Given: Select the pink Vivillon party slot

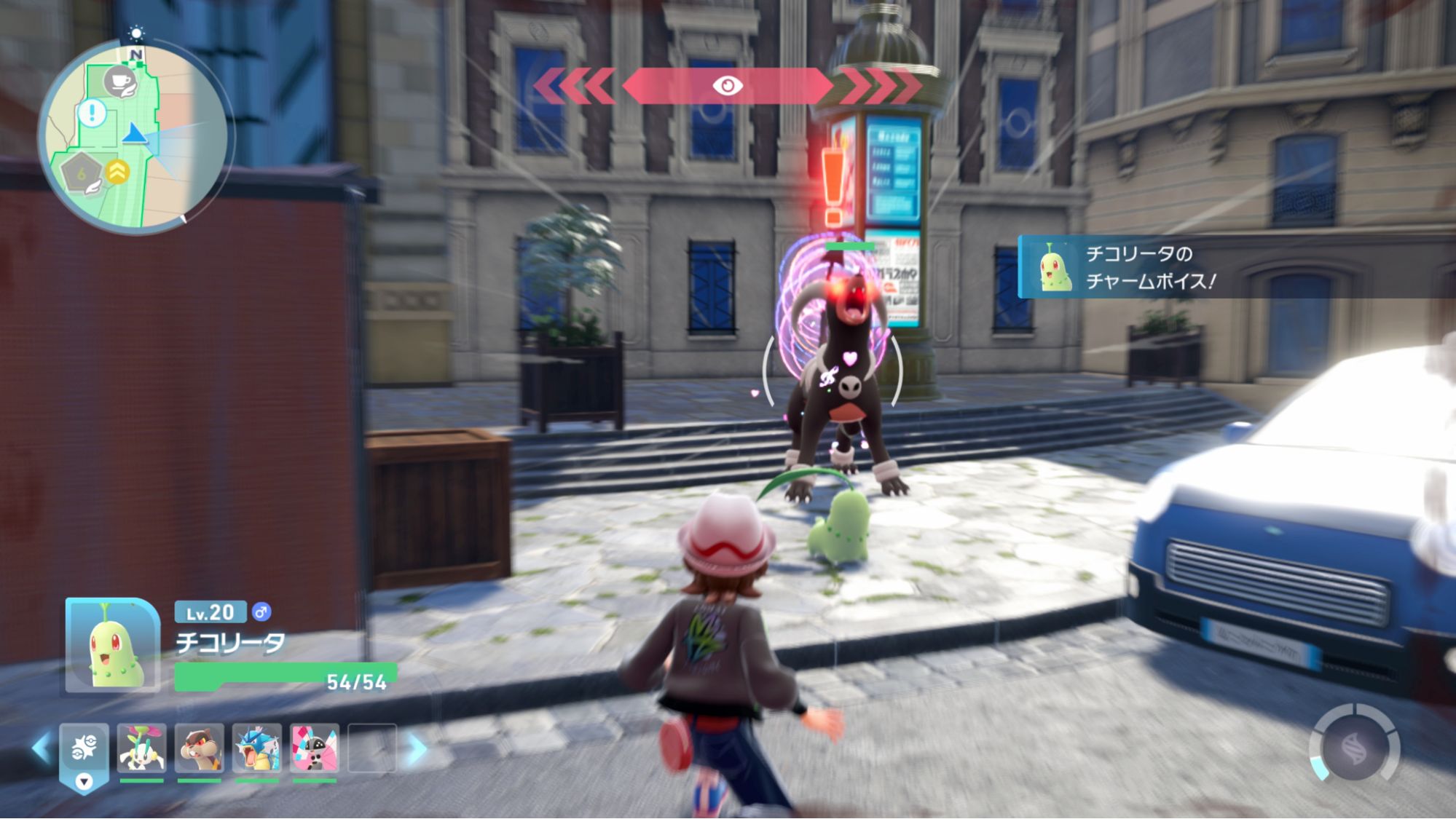Looking at the screenshot, I should click(314, 748).
